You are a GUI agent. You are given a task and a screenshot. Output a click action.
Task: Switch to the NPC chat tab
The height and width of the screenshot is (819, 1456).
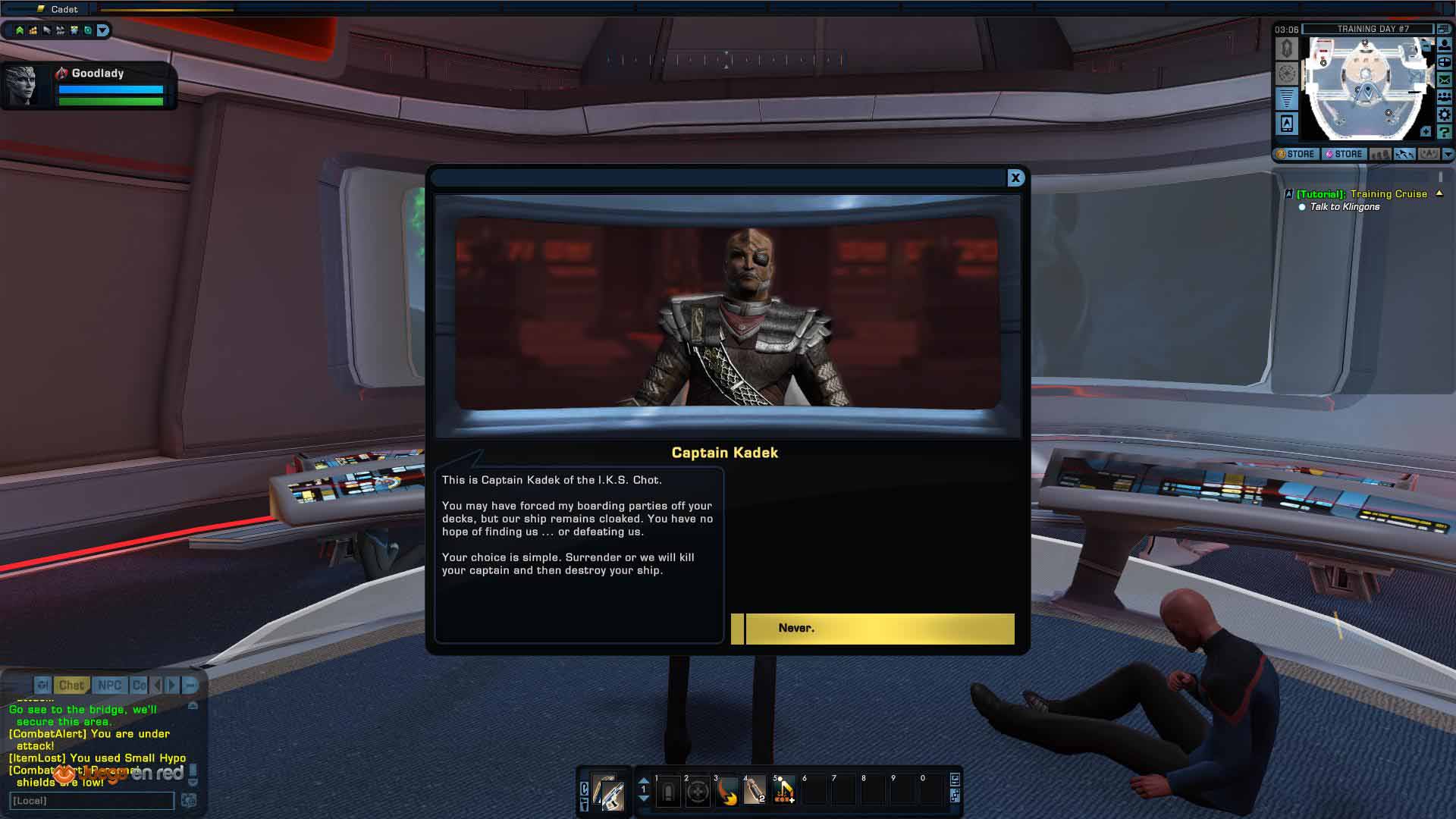(x=109, y=686)
